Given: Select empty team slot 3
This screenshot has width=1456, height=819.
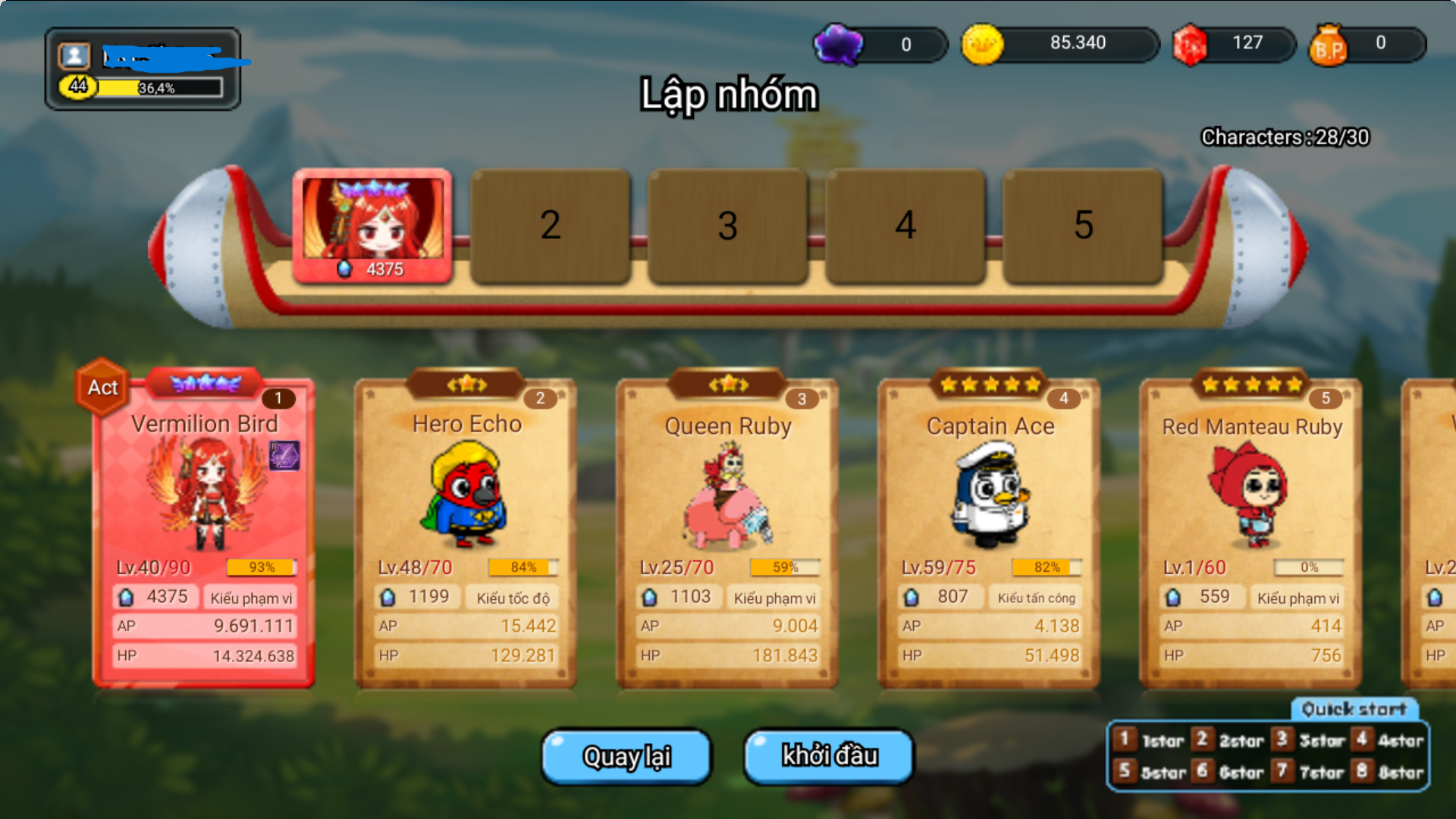Looking at the screenshot, I should pyautogui.click(x=728, y=225).
